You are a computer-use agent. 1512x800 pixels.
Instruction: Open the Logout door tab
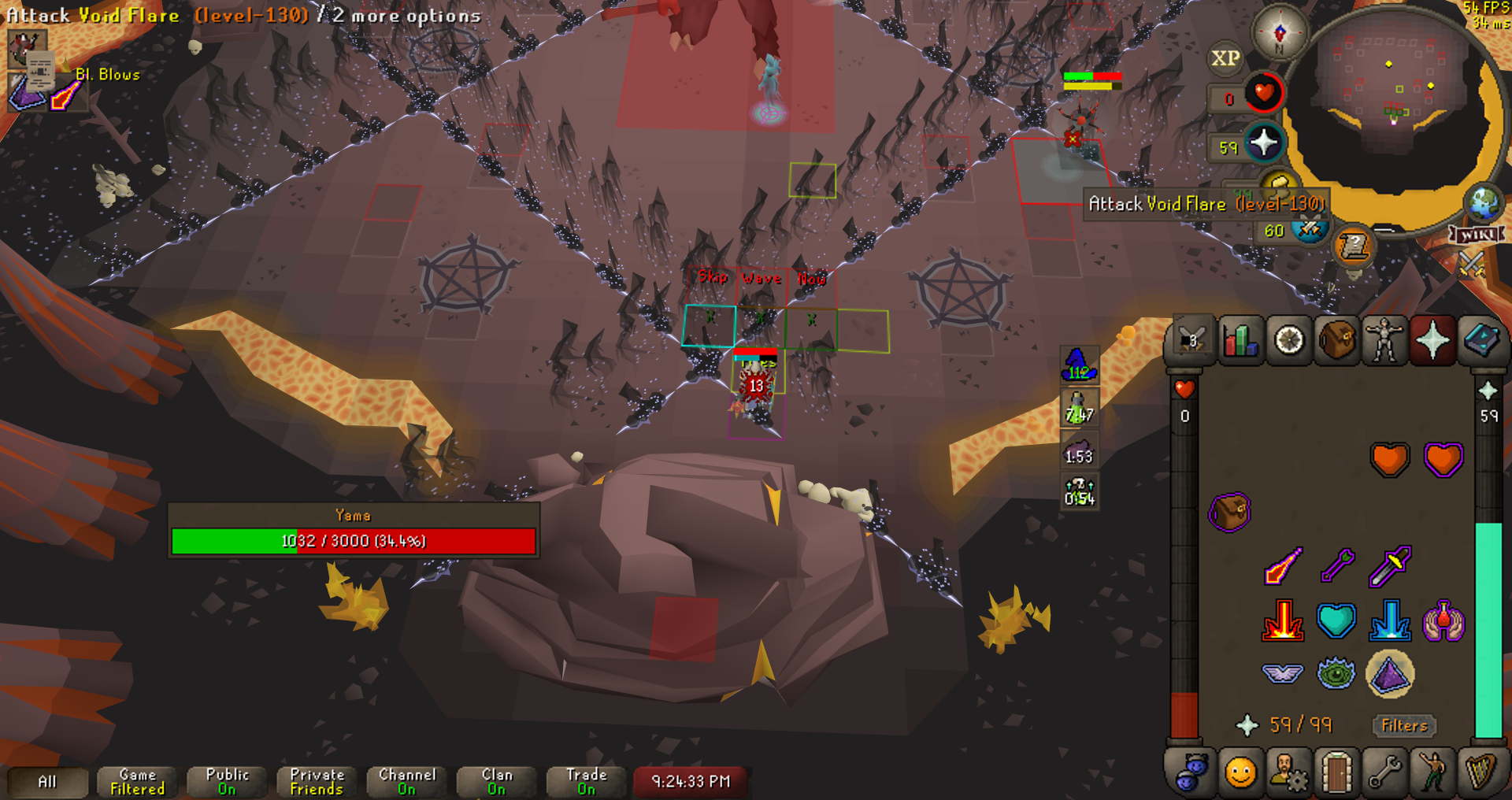coord(1336,772)
